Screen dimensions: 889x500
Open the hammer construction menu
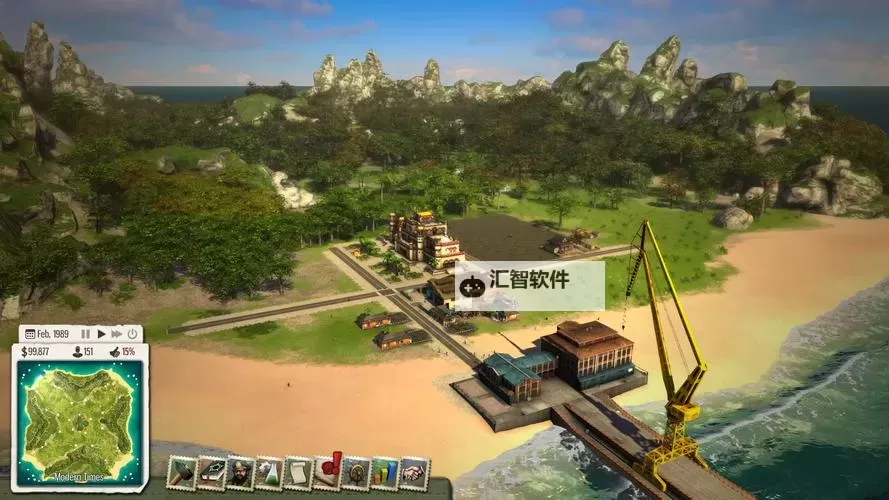(181, 473)
